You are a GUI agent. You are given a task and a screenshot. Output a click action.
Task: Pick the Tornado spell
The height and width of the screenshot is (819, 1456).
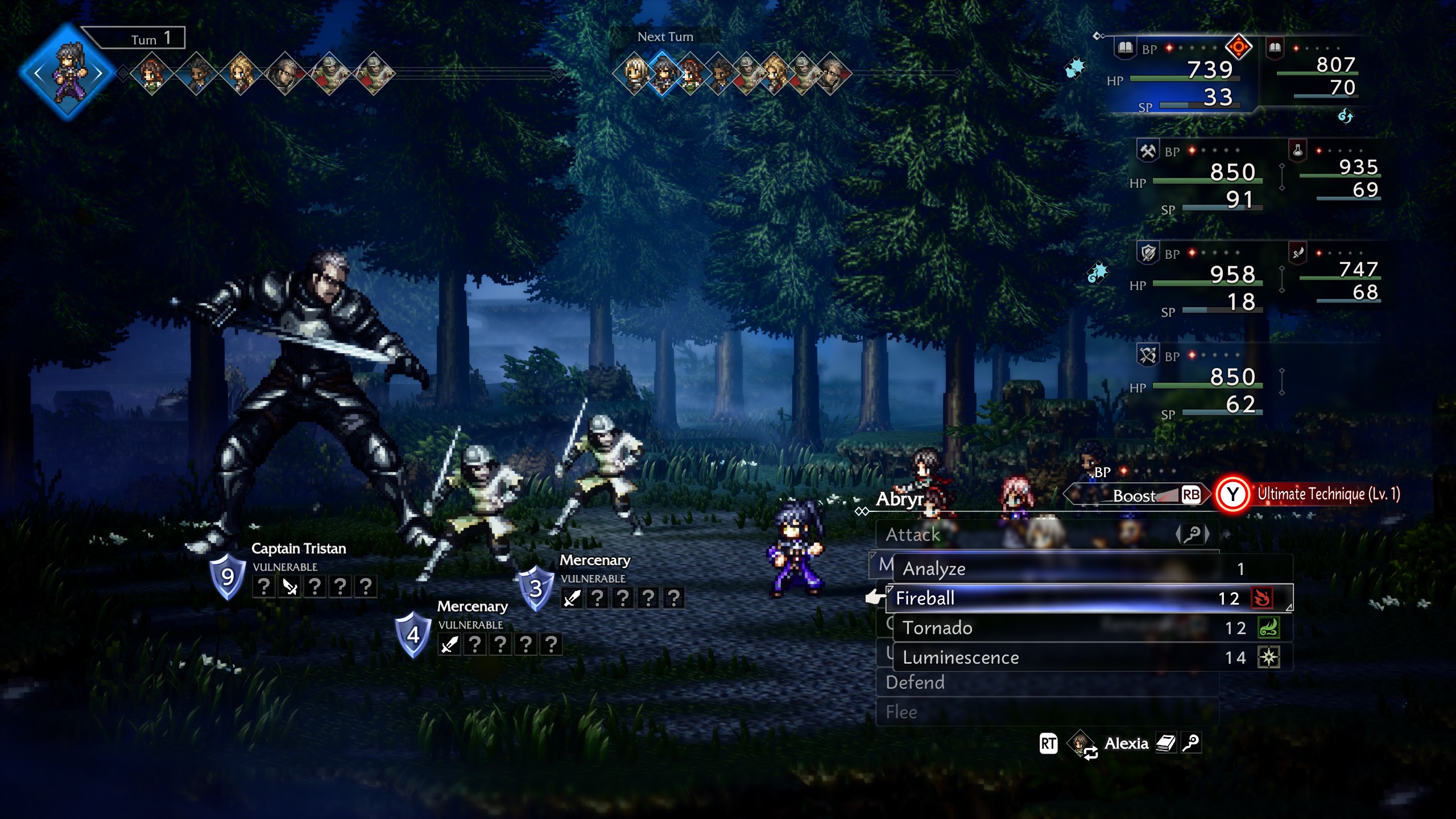coord(1081,628)
